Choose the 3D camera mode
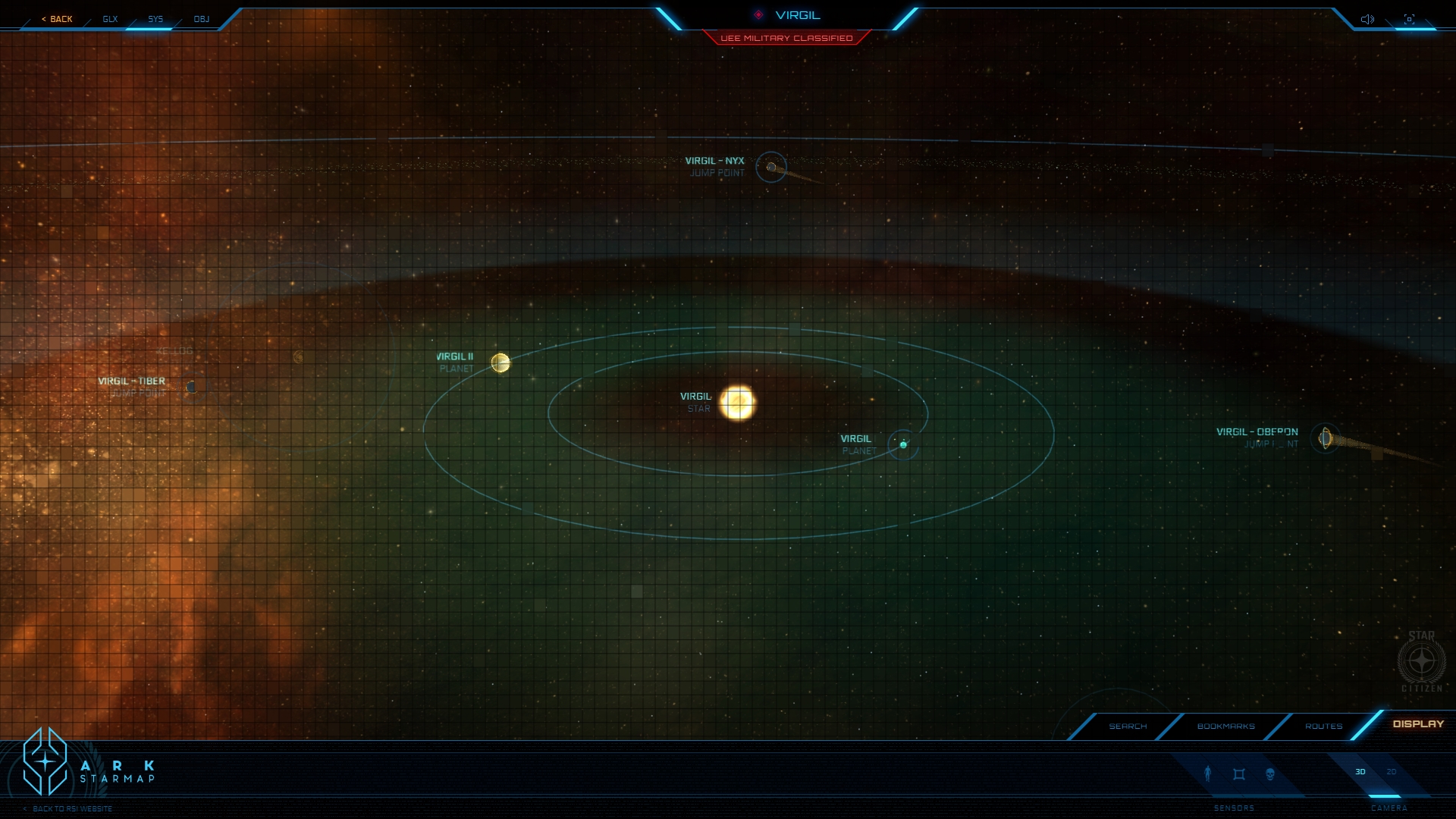1456x819 pixels. (1360, 772)
